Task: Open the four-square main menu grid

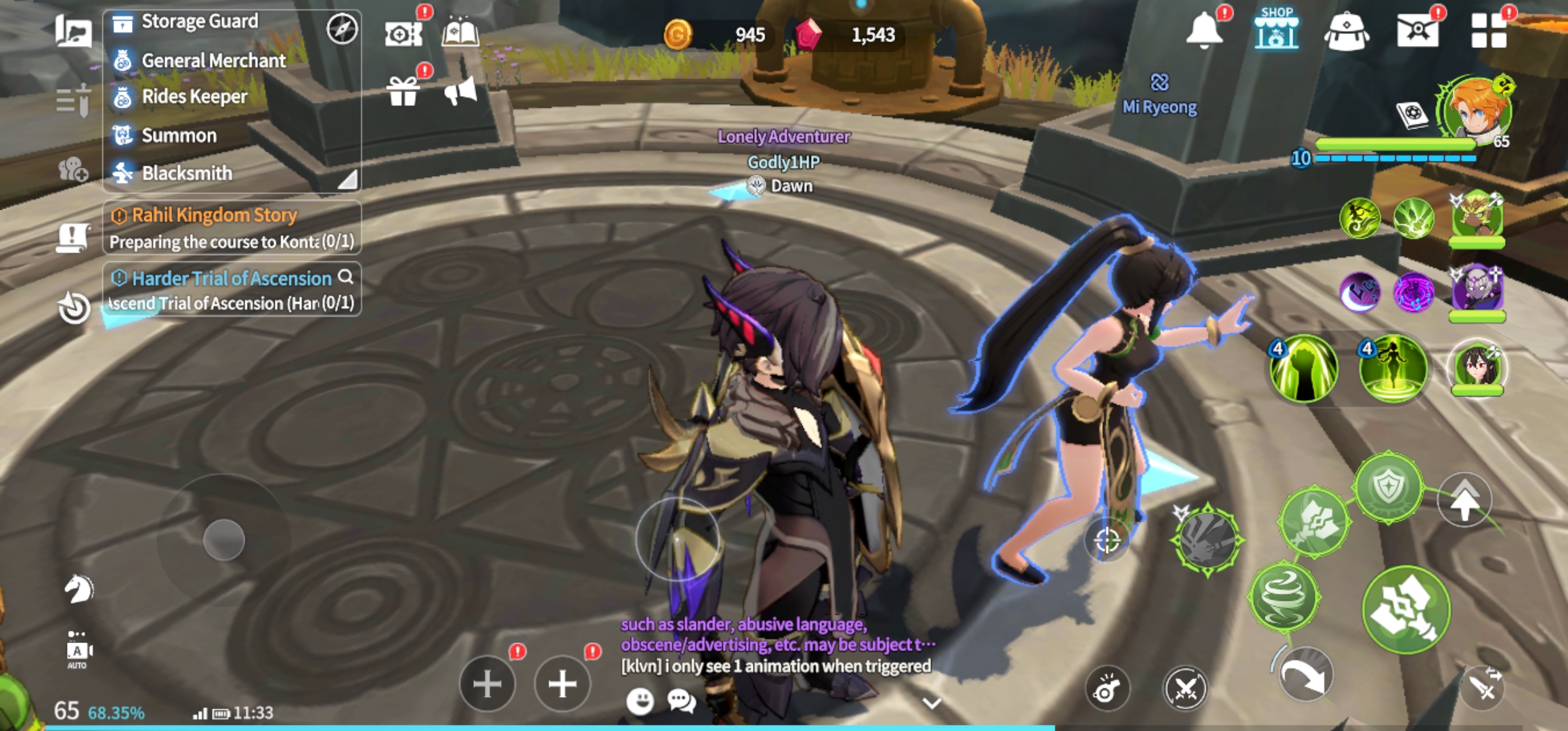Action: click(1488, 30)
